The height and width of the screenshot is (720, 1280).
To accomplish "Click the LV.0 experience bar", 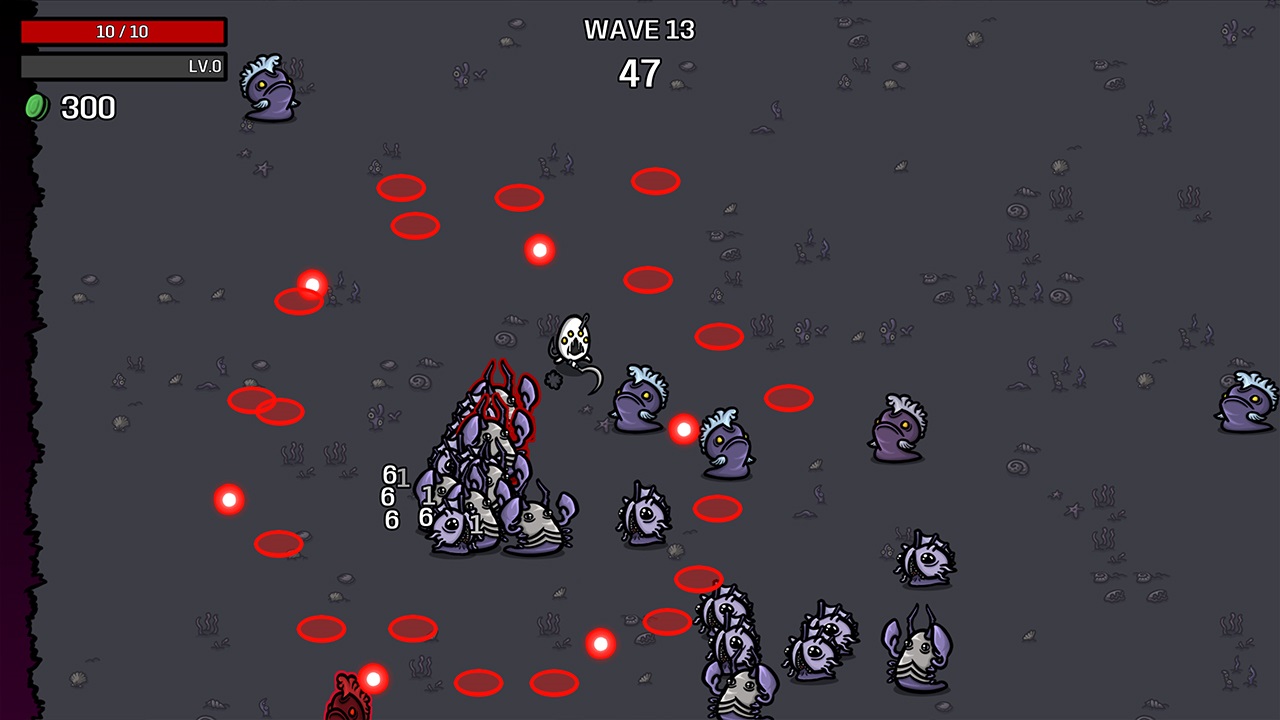I will 124,66.
